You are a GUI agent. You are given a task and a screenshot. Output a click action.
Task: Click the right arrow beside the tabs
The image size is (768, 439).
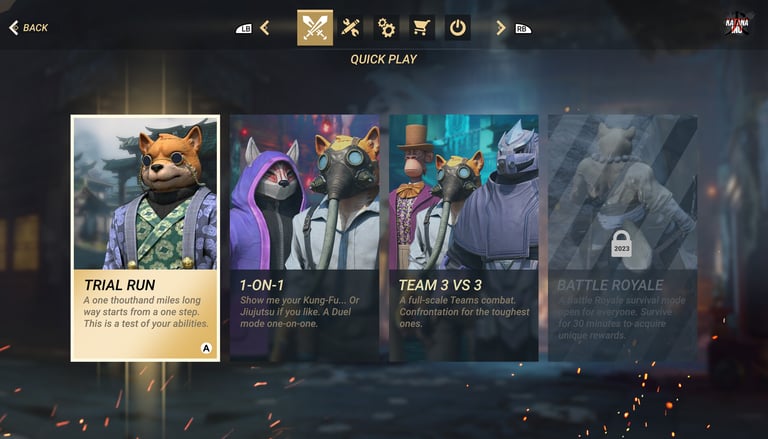pos(501,28)
